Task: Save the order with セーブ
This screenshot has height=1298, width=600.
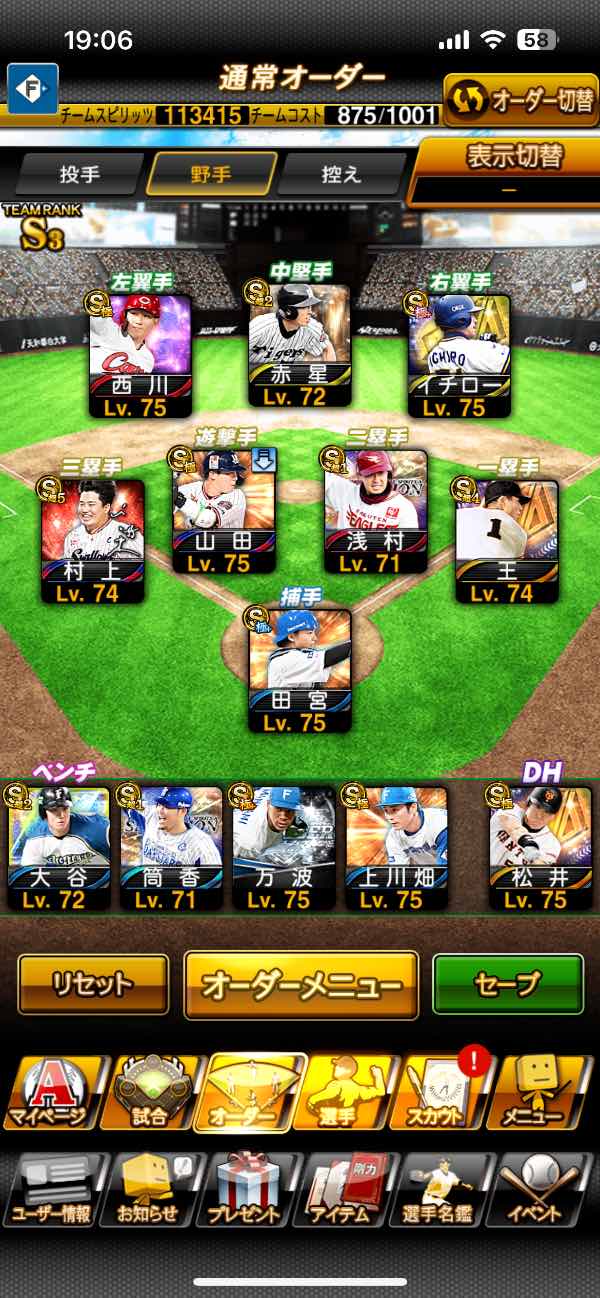Action: click(507, 984)
